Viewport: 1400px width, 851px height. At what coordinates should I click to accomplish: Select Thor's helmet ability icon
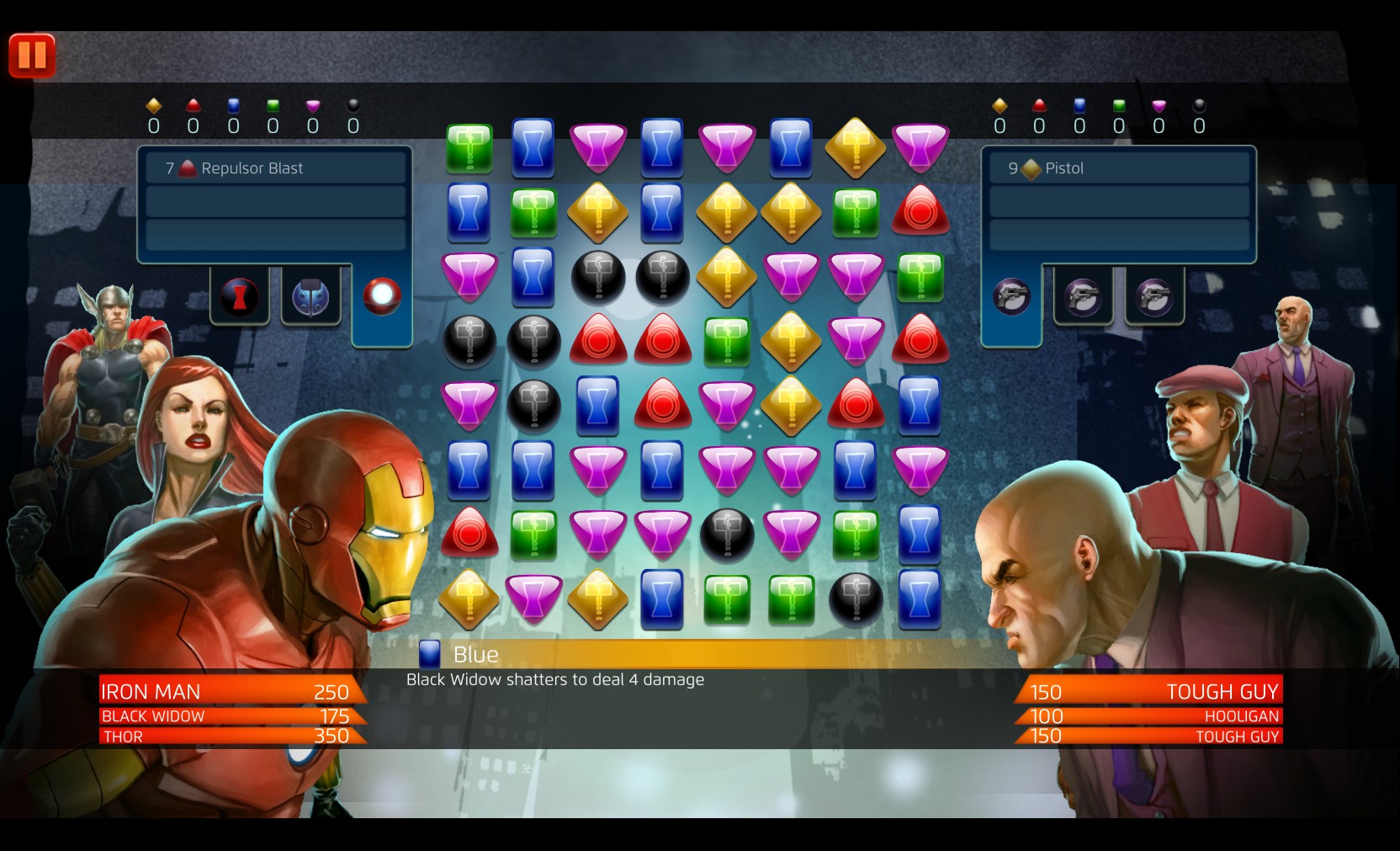(310, 298)
